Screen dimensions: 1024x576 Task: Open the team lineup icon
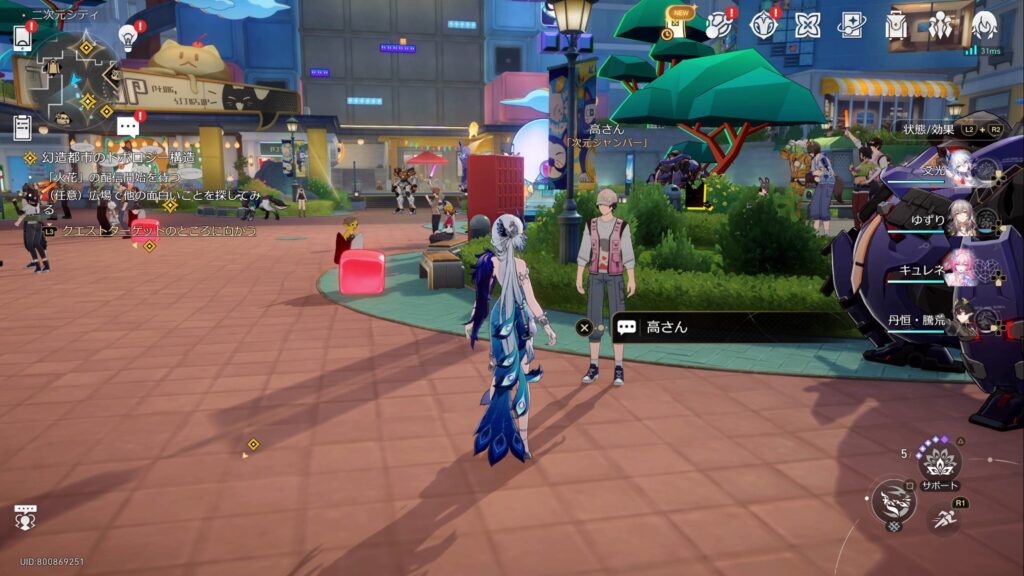[x=940, y=26]
